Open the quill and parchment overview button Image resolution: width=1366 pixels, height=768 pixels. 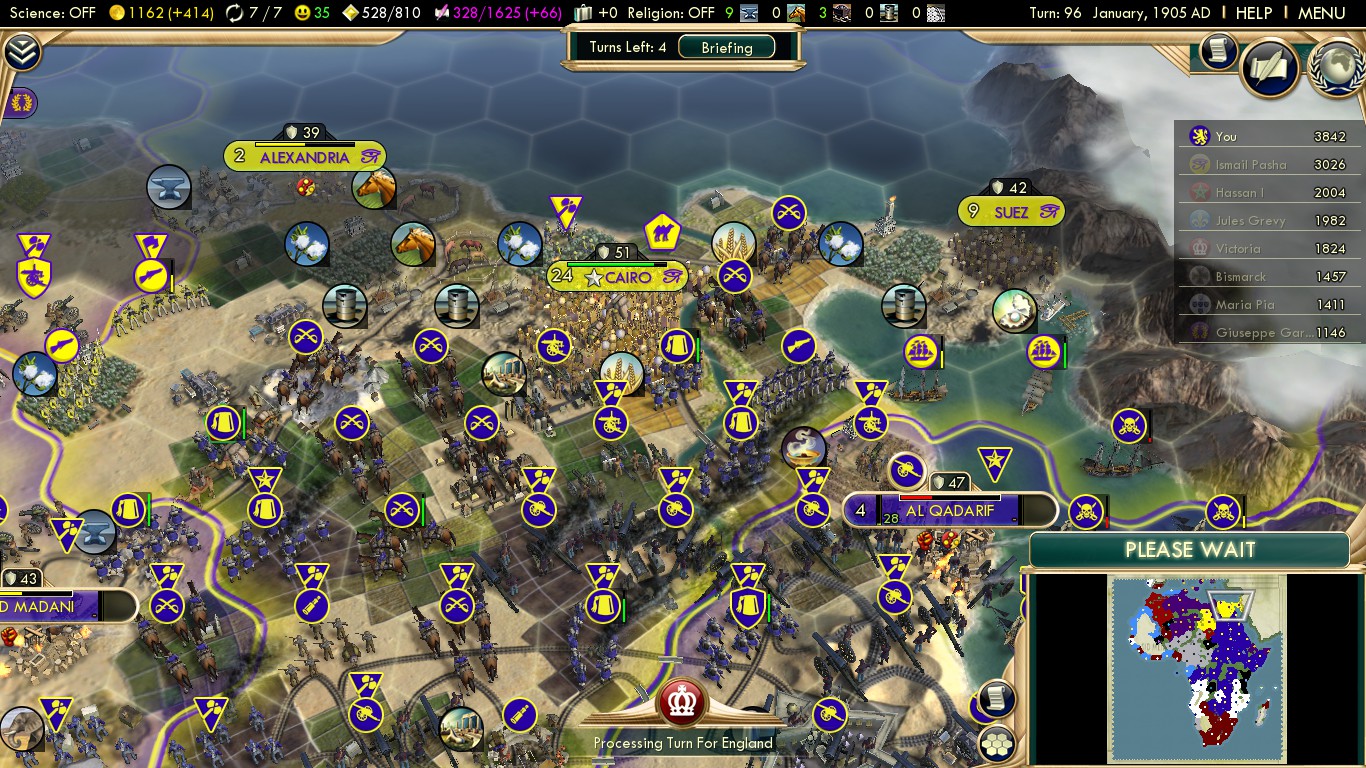tap(1269, 68)
